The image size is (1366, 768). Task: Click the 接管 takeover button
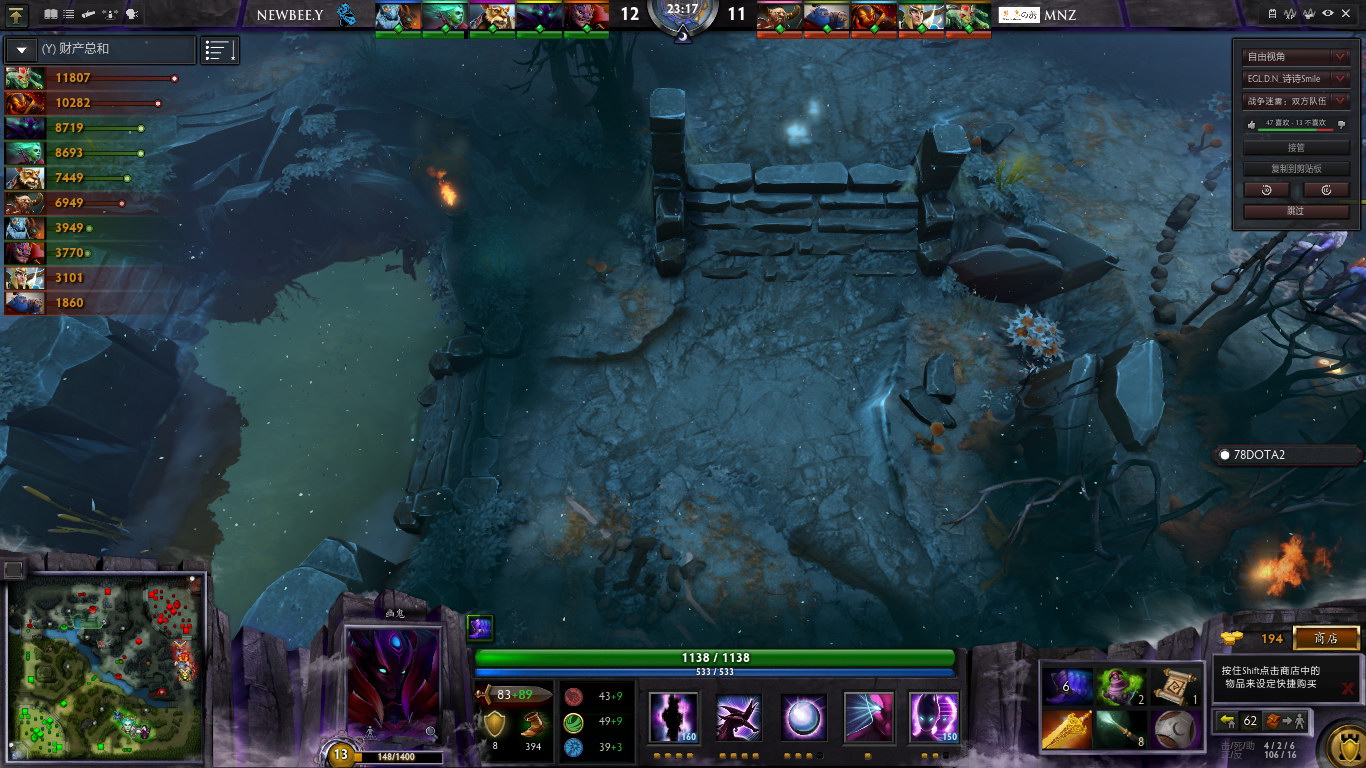point(1296,147)
